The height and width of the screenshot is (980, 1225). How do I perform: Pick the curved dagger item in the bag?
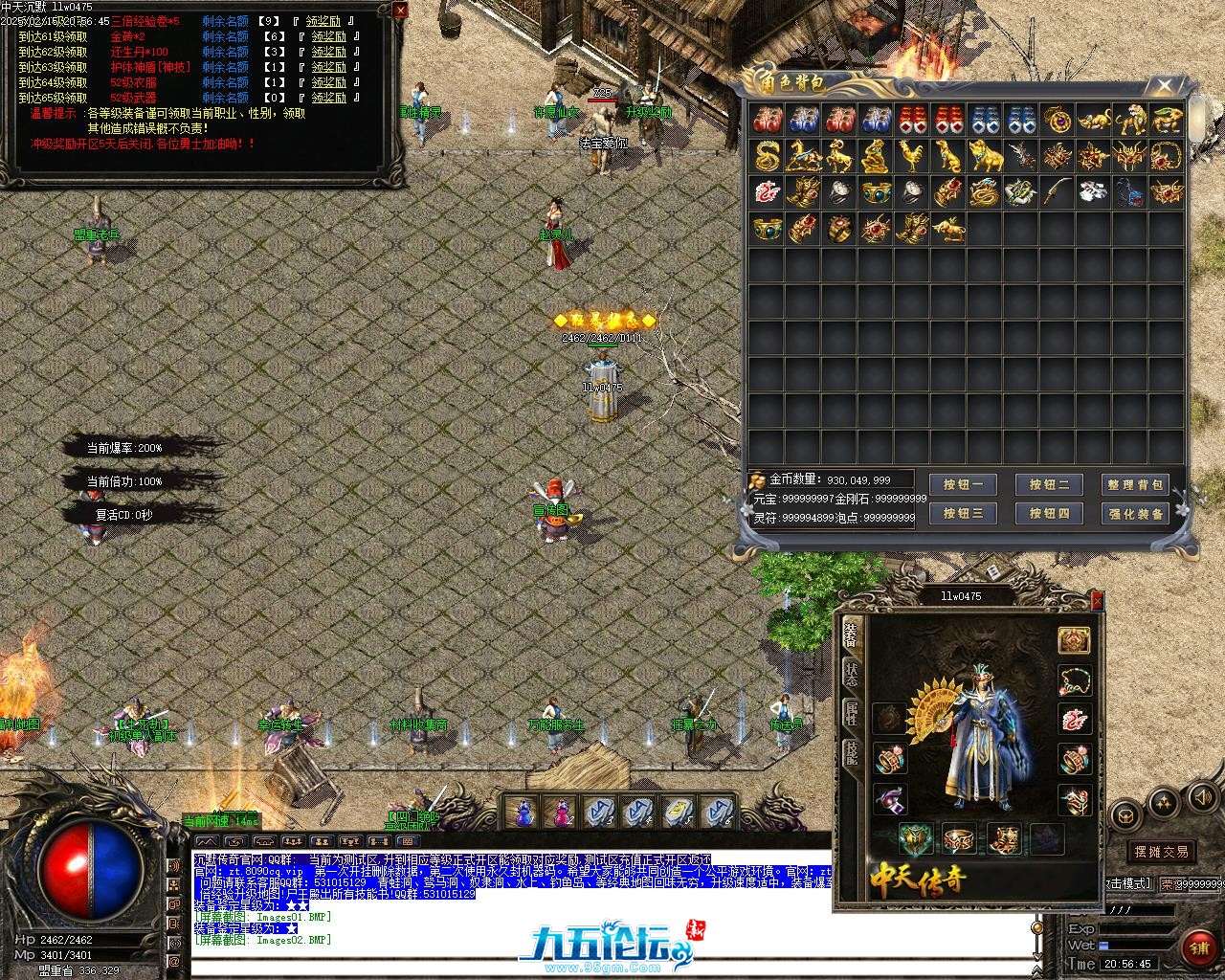[1056, 191]
